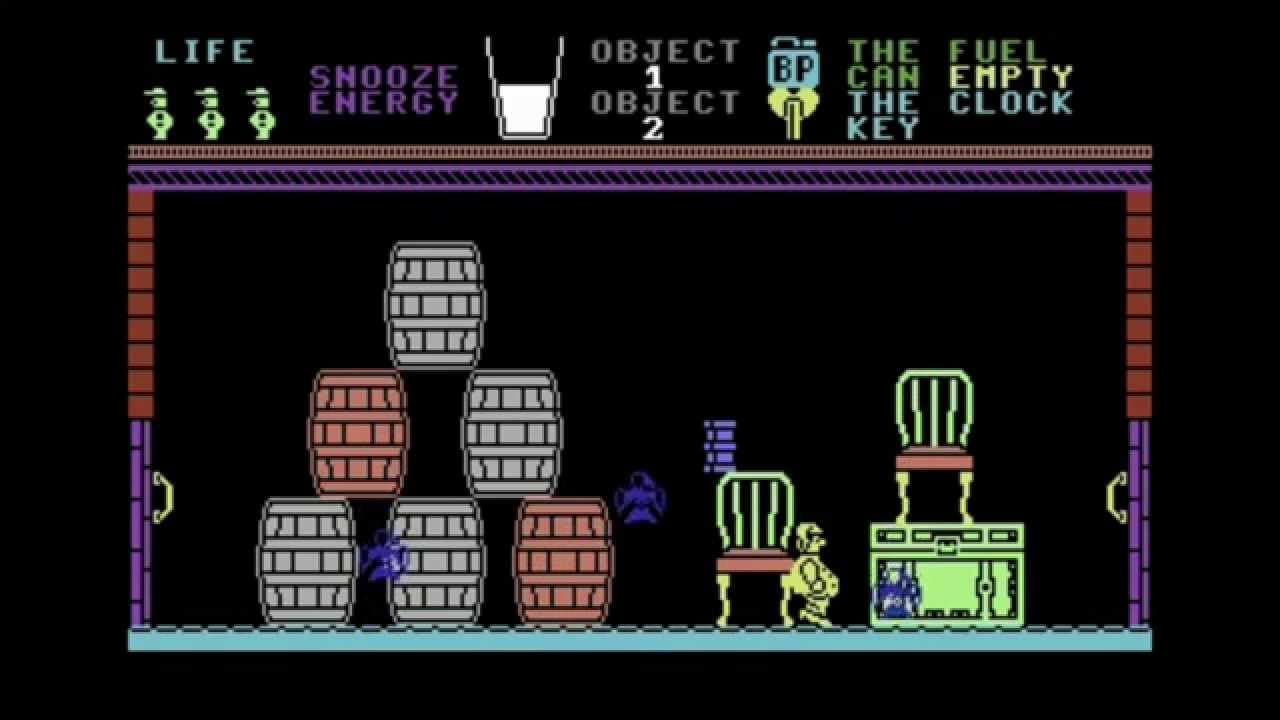Click the CLOCK status label
Viewport: 1280px width, 720px height.
click(1010, 104)
